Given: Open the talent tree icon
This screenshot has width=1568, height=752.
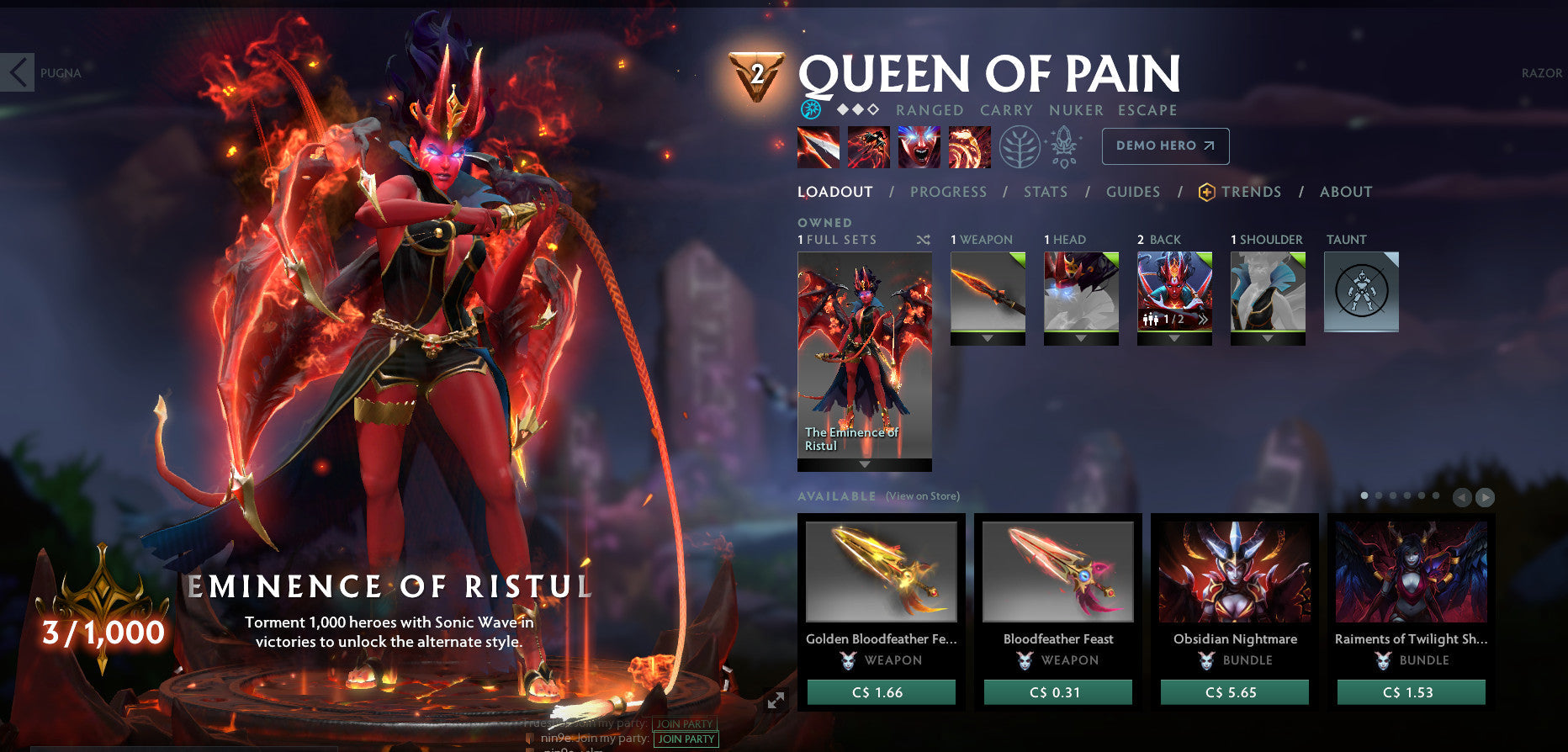Looking at the screenshot, I should pos(1020,145).
